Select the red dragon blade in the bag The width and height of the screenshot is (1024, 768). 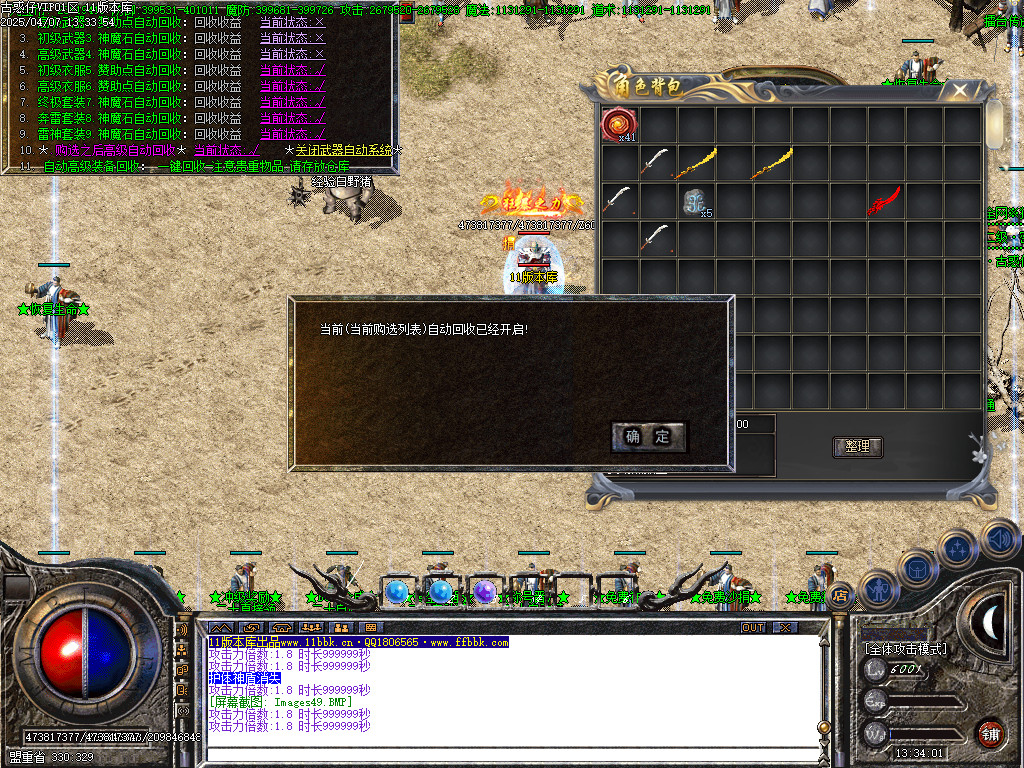(x=885, y=201)
